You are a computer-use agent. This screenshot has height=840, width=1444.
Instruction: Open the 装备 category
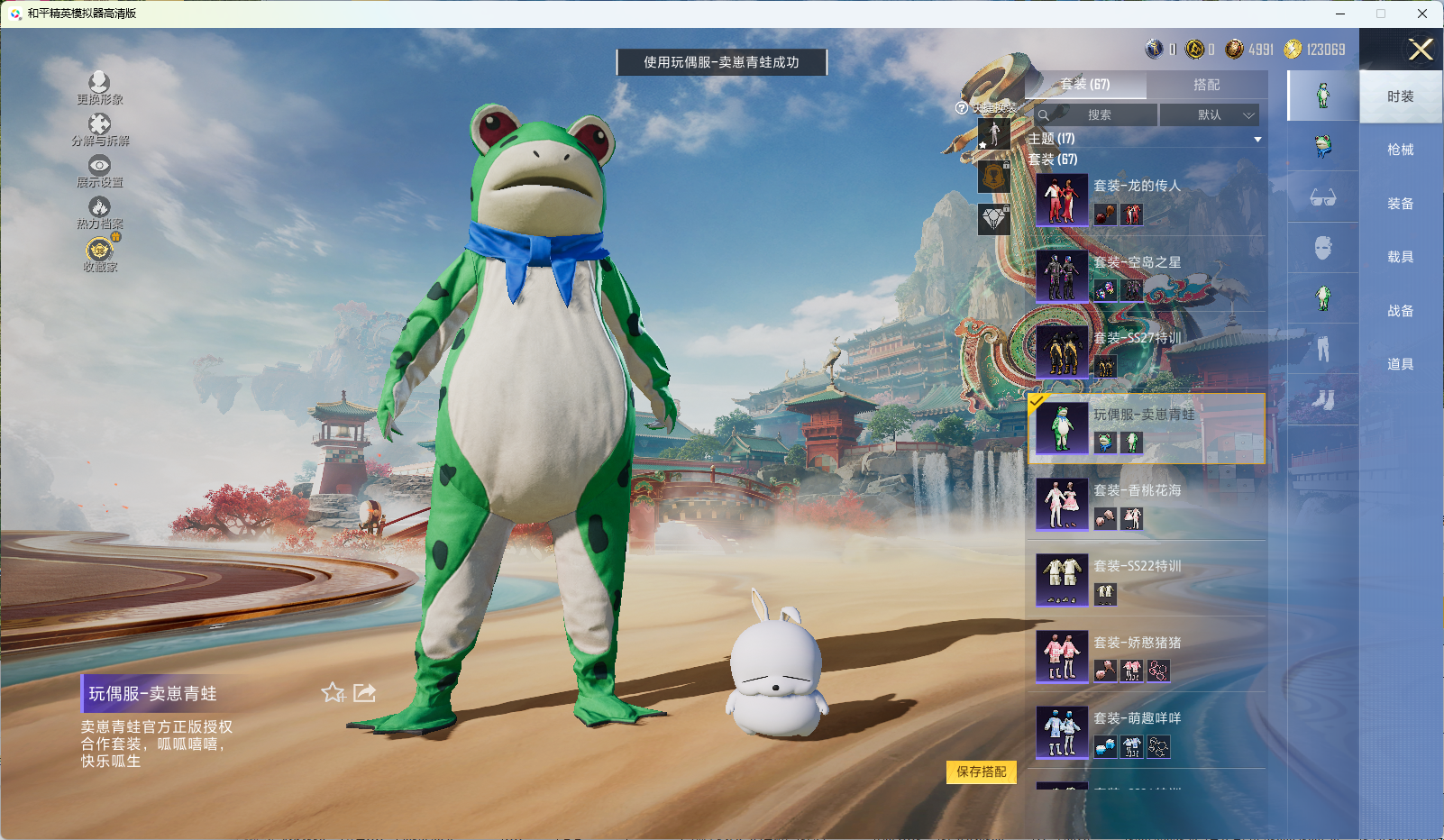1400,204
